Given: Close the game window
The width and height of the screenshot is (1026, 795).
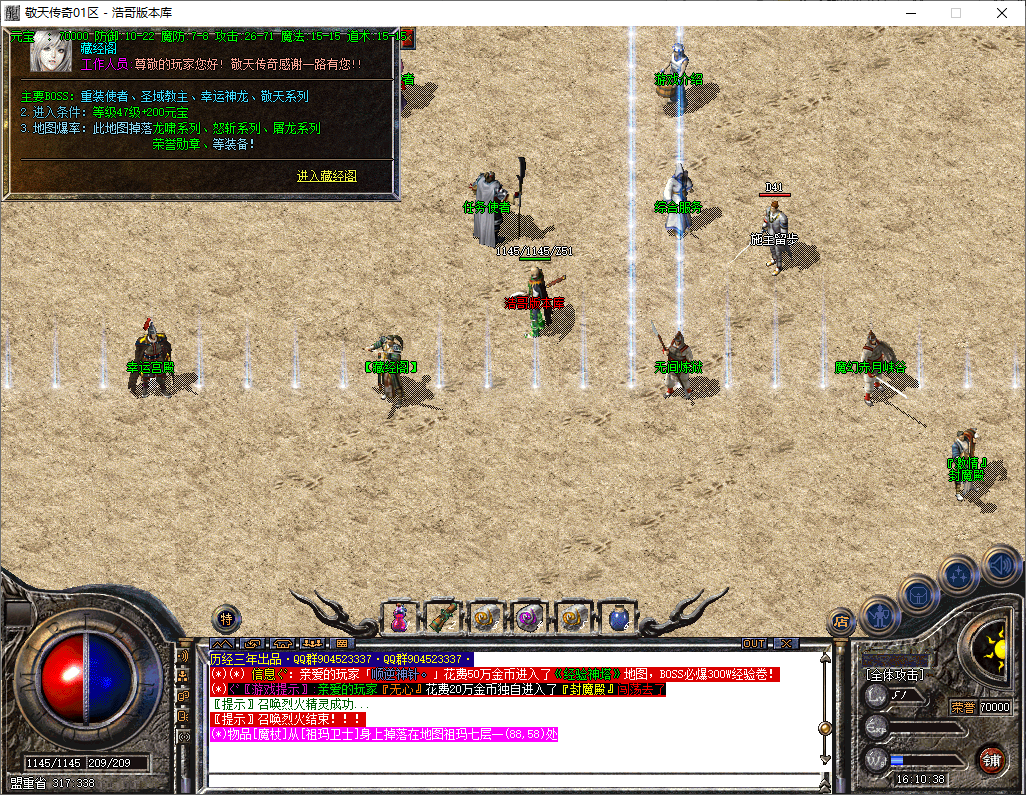Looking at the screenshot, I should click(x=1002, y=13).
